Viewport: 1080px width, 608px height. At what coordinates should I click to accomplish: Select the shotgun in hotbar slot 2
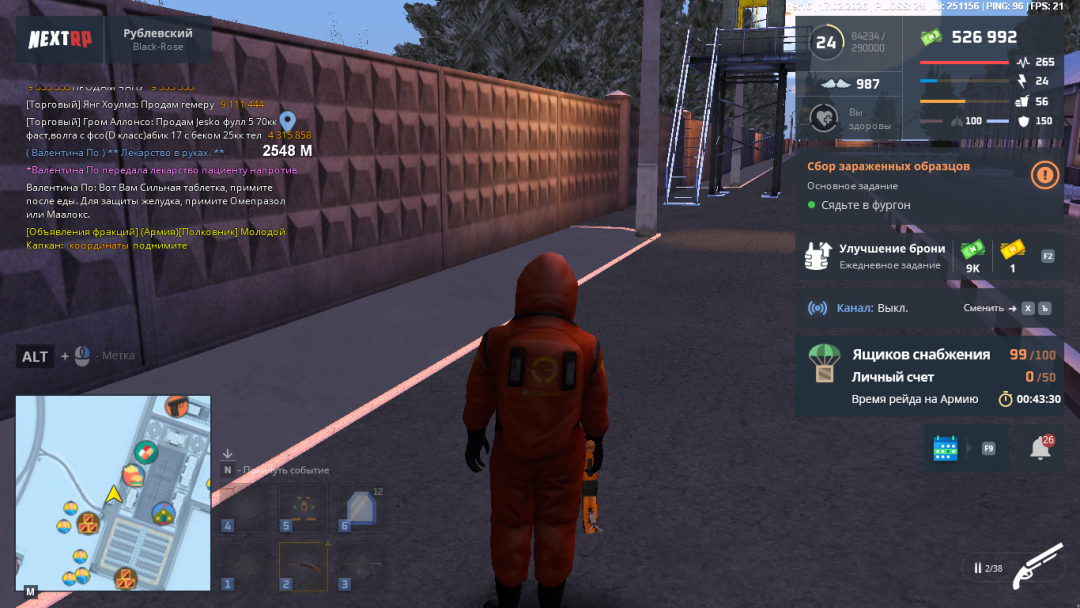tap(303, 565)
